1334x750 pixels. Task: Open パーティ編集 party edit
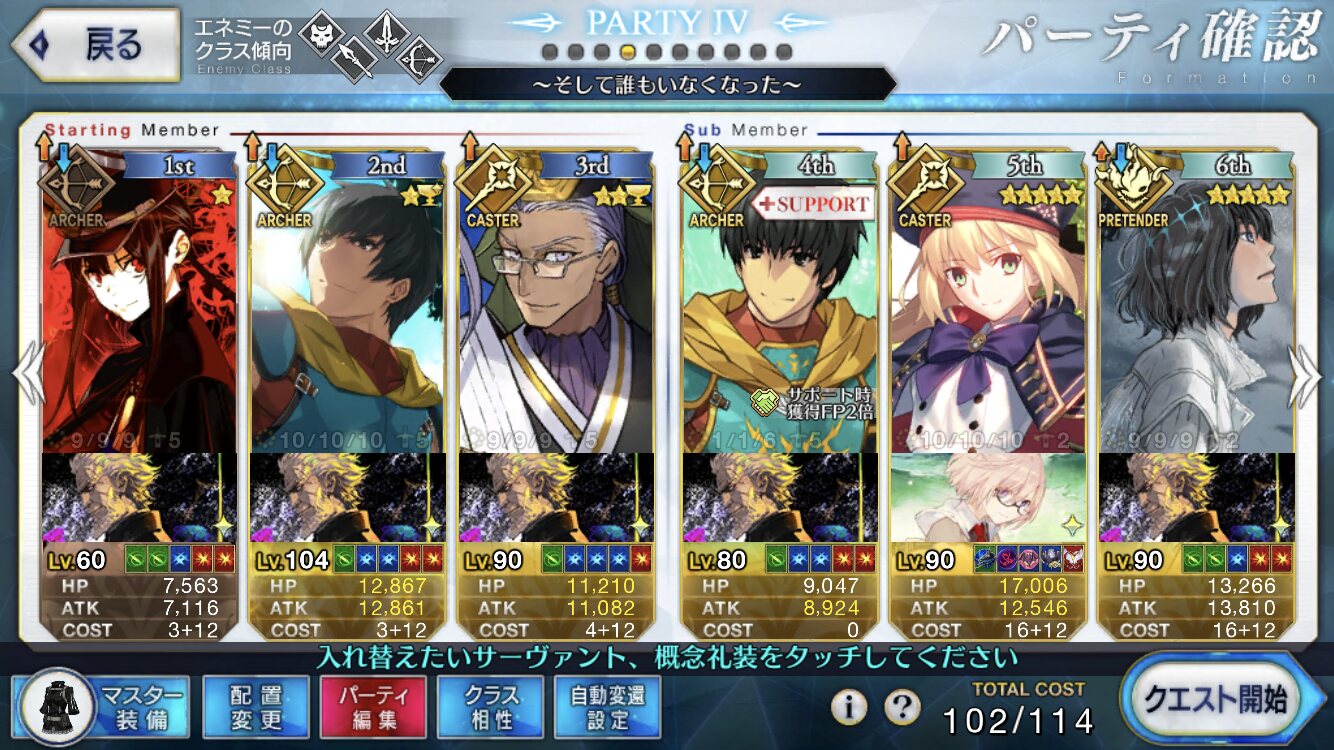click(373, 706)
